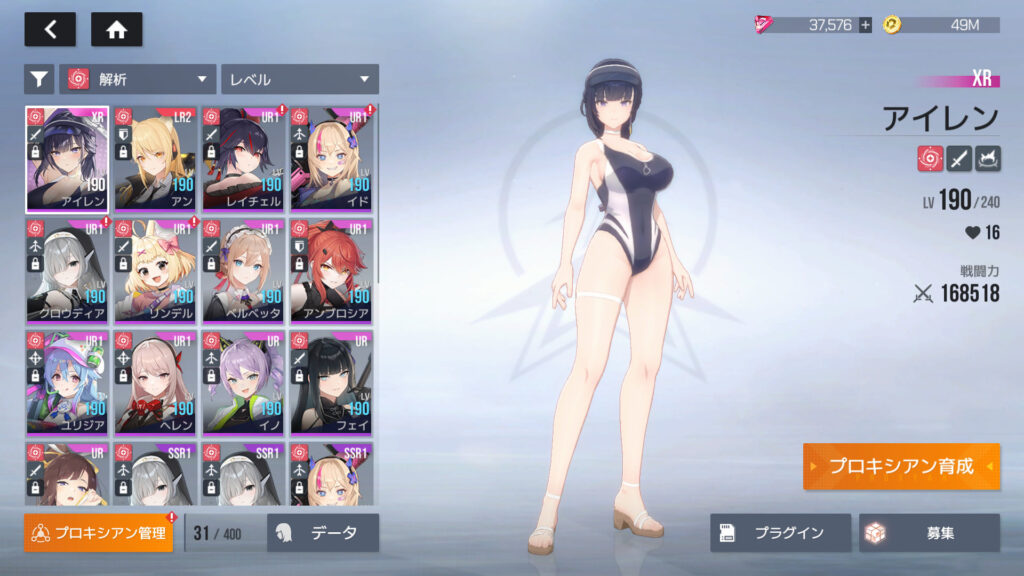Select the クロウディア character card
The image size is (1024, 576).
point(67,270)
